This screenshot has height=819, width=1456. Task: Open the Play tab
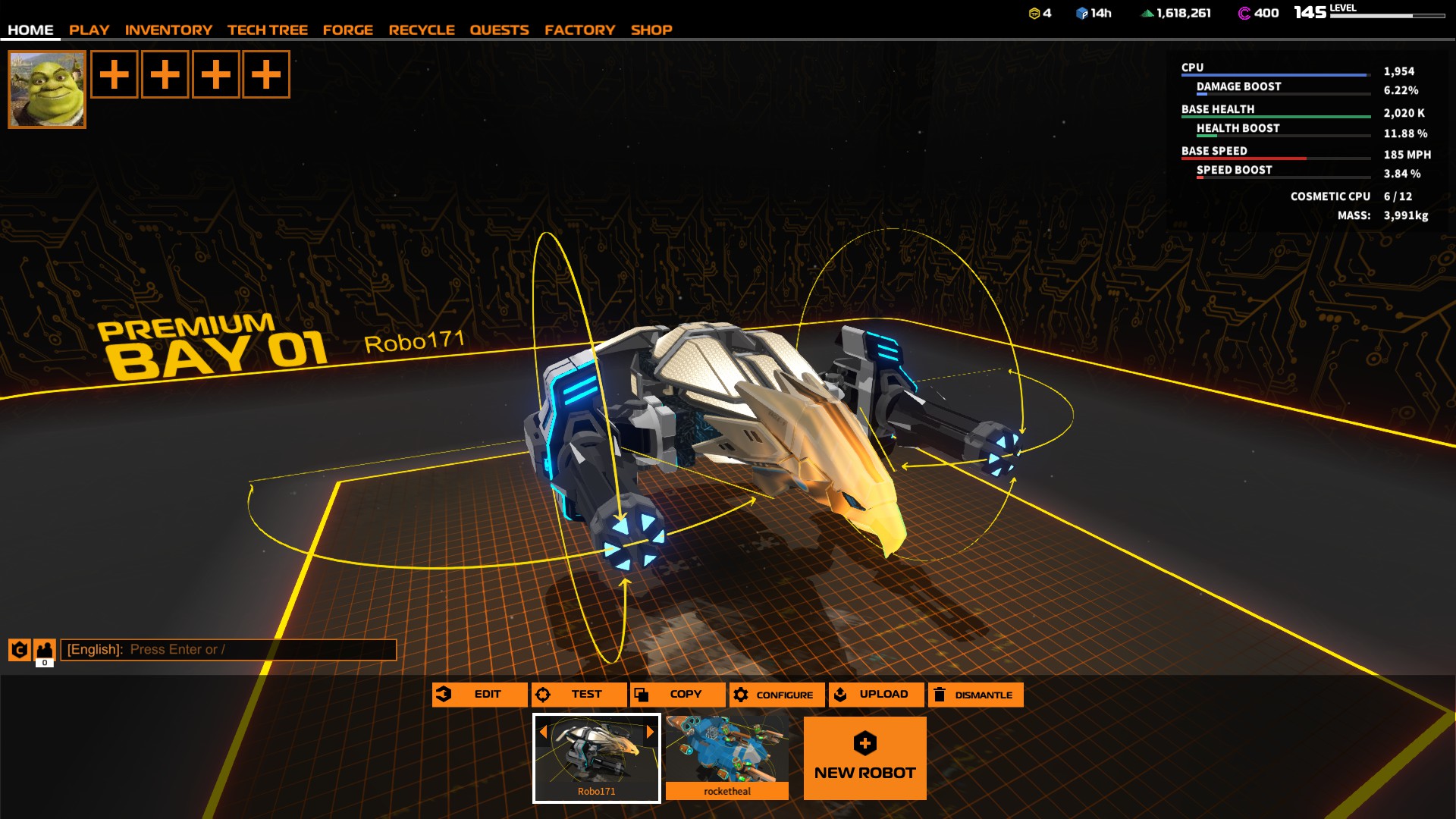(x=89, y=30)
